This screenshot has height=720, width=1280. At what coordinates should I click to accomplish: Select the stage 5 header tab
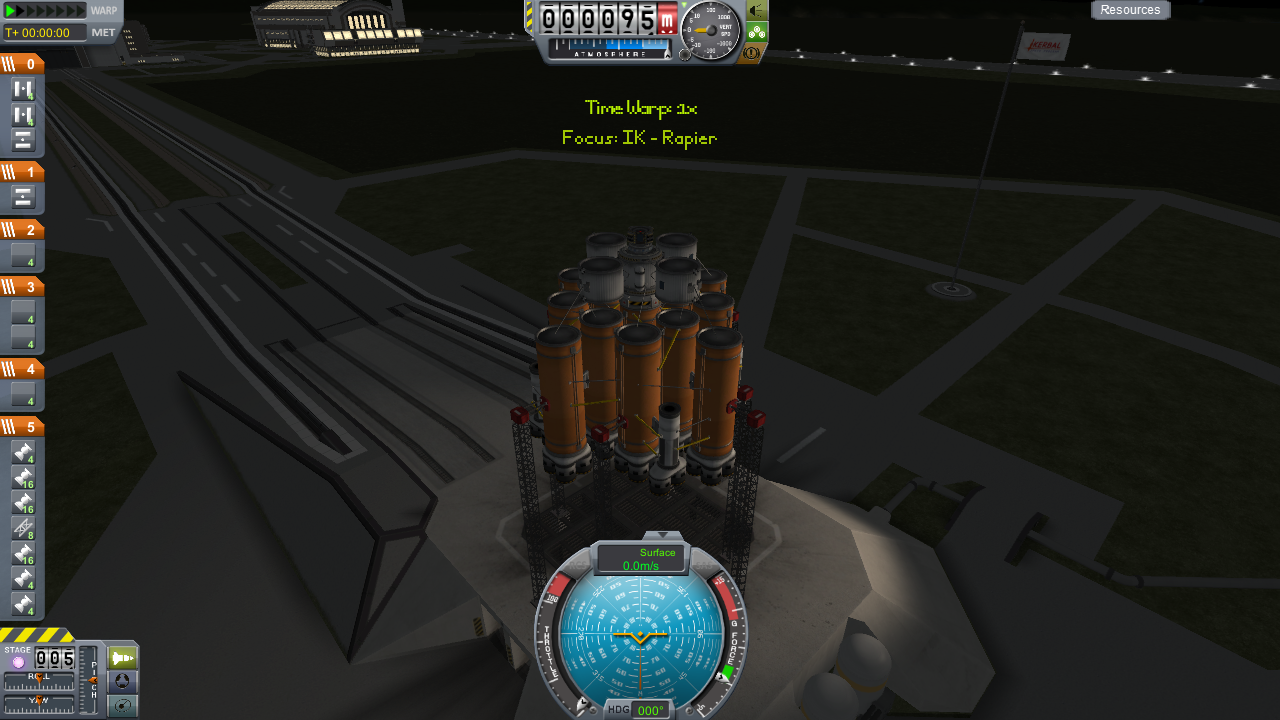(x=22, y=427)
